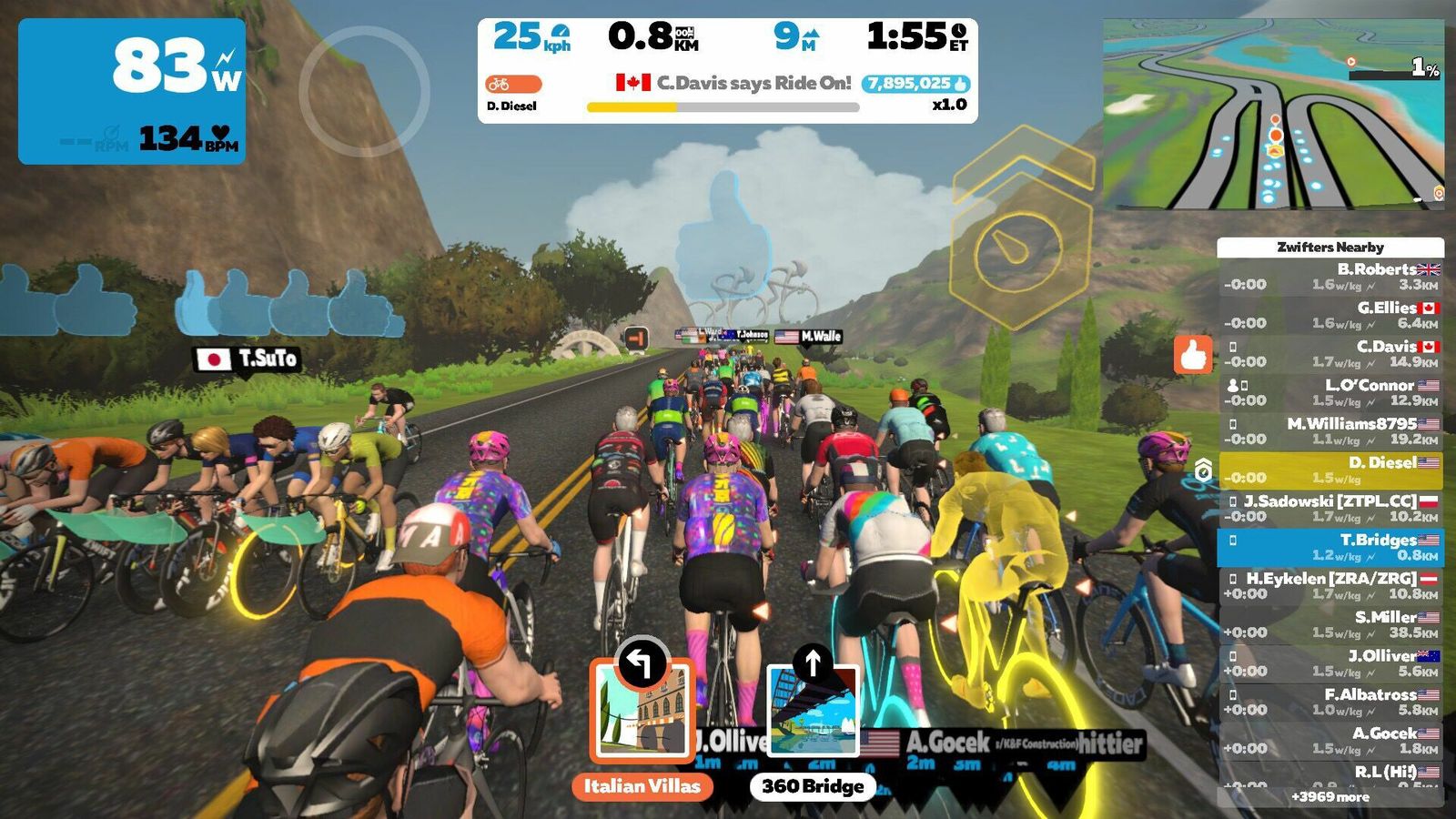Show the +3969 more riders
Screen dimensions: 1456x819
coord(1330,797)
